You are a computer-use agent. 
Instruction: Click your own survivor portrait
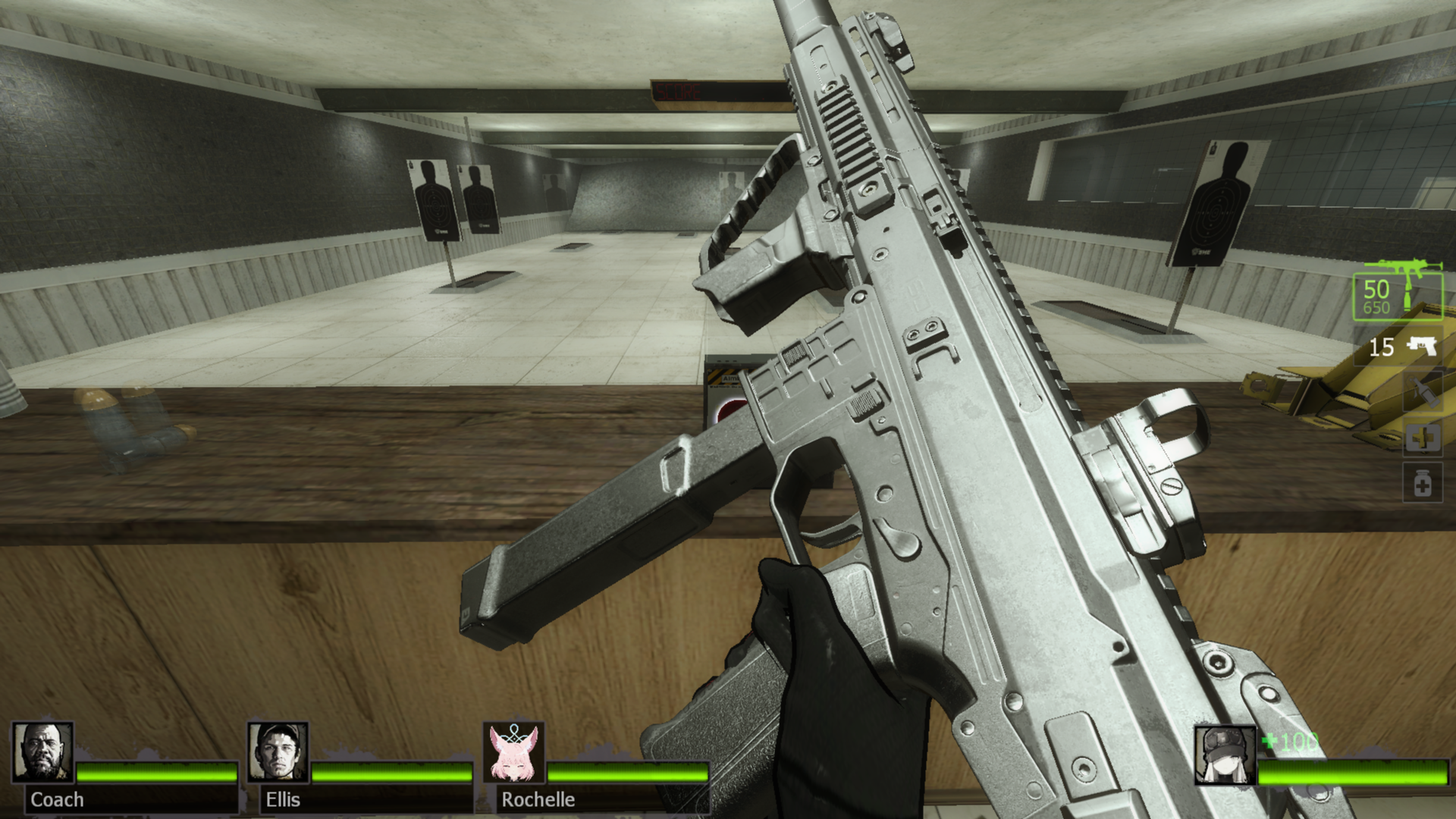[1225, 755]
